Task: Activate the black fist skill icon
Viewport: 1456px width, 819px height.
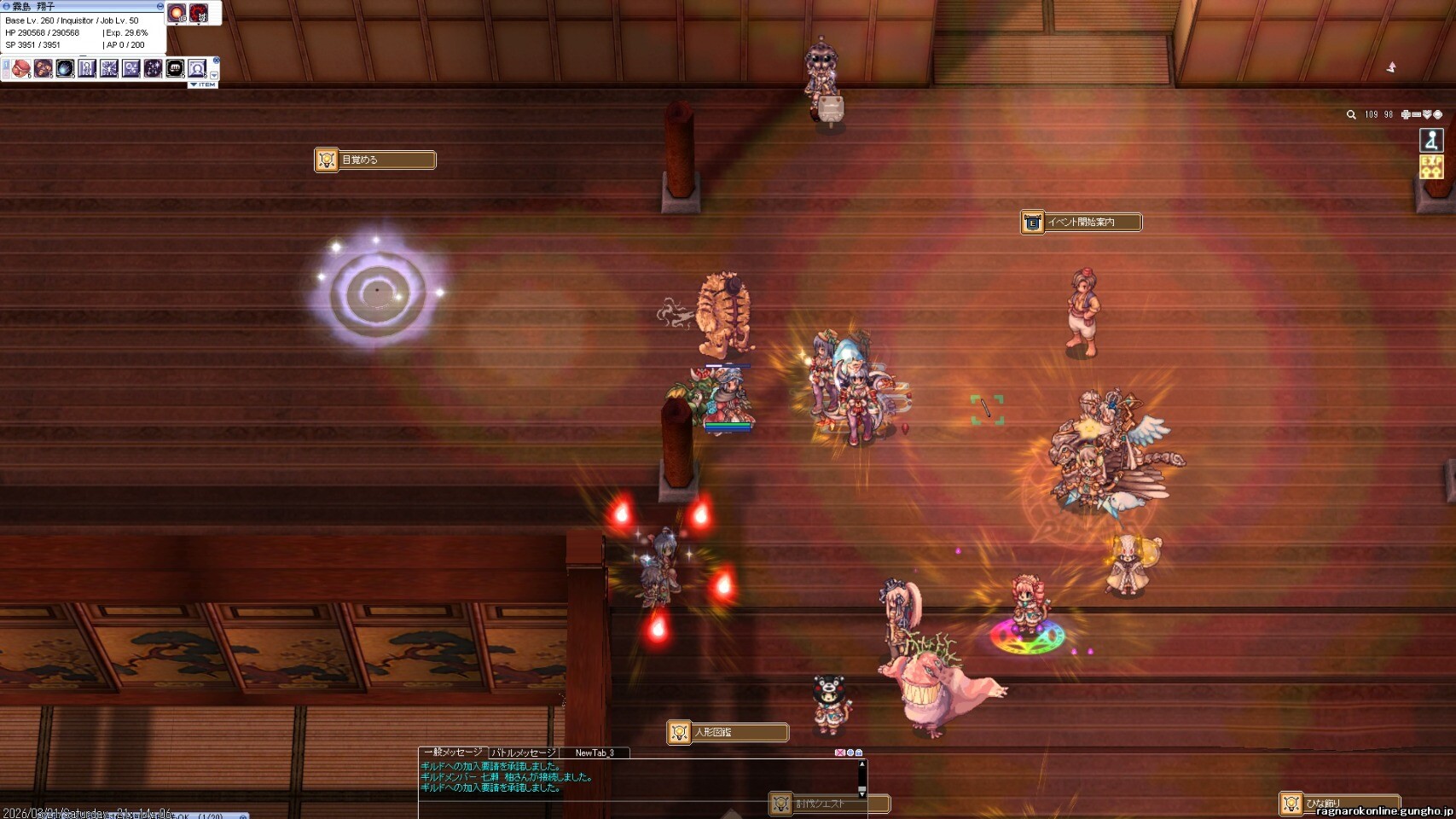Action: [x=175, y=68]
